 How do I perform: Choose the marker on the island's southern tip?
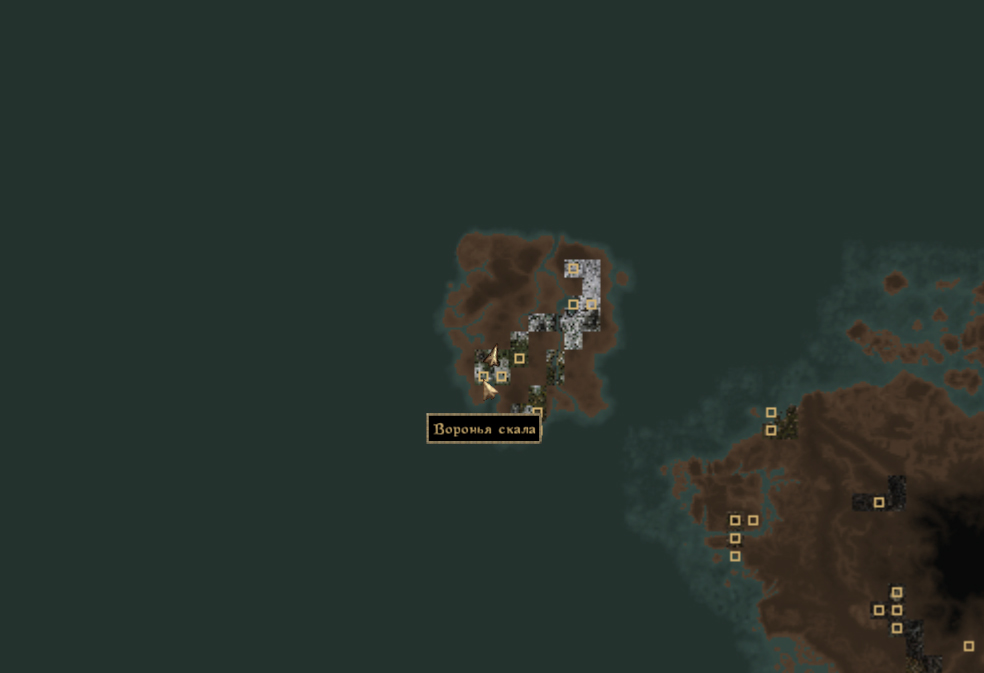[x=537, y=412]
